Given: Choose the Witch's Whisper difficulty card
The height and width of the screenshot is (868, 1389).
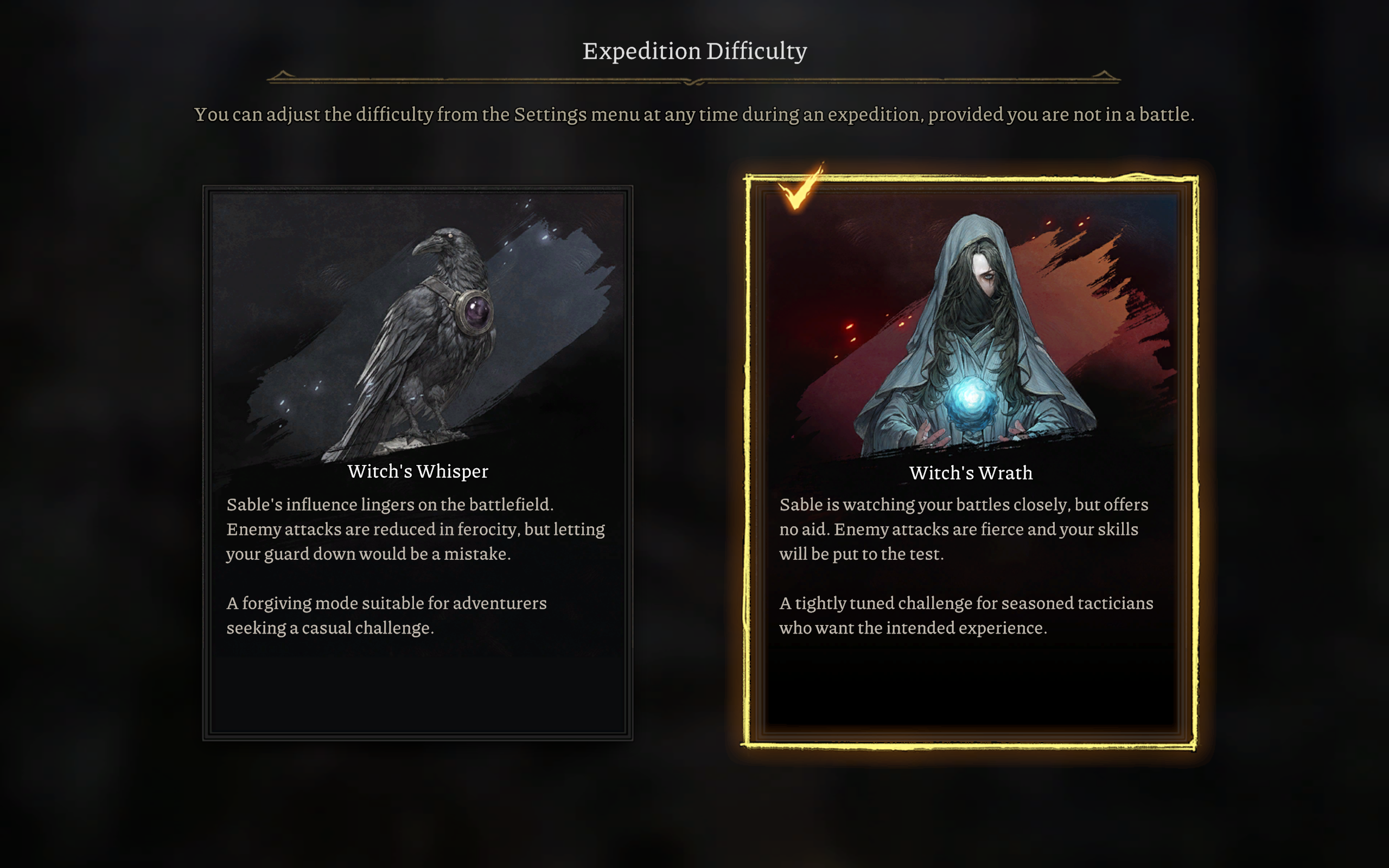Looking at the screenshot, I should [418, 463].
